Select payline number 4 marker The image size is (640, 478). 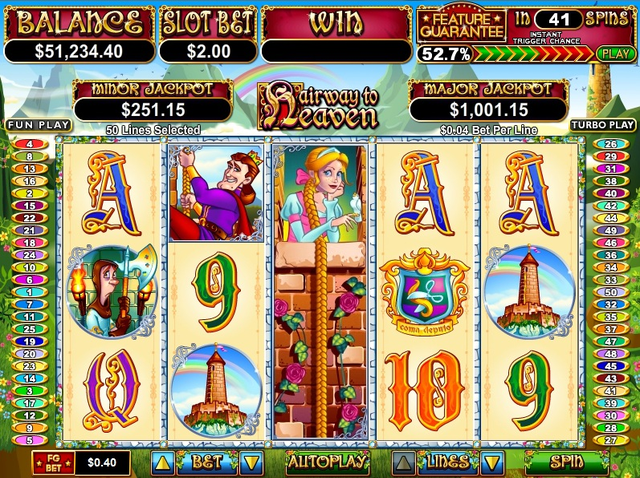click(29, 144)
